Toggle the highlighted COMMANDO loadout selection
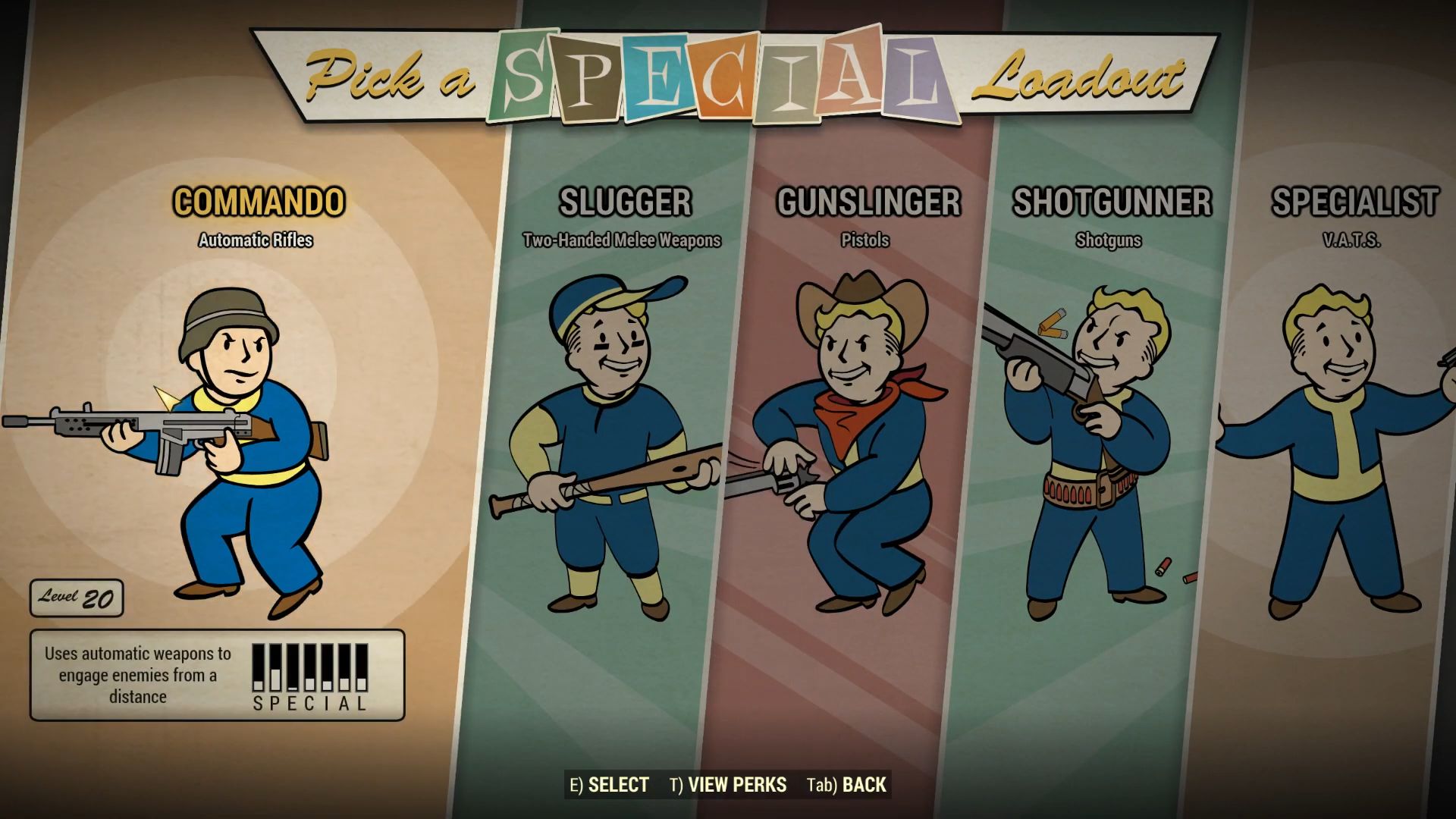 pos(258,202)
